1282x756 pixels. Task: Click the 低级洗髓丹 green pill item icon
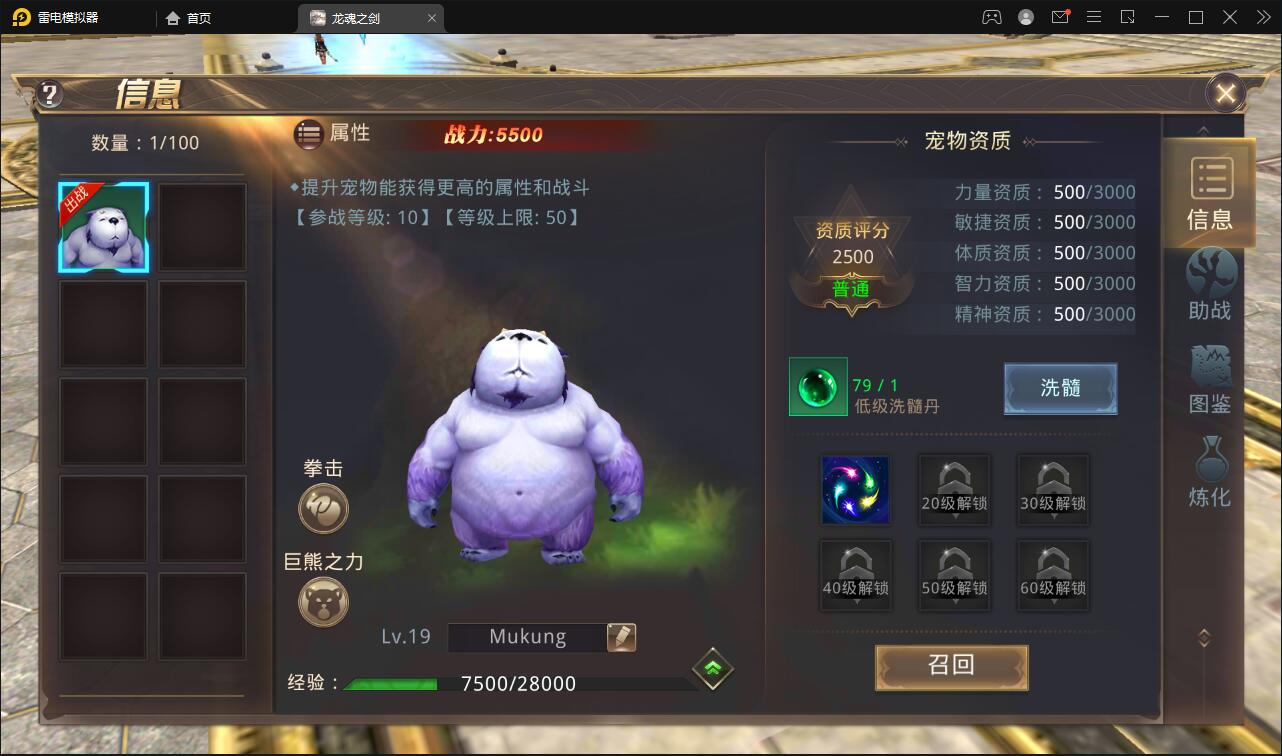[x=817, y=387]
